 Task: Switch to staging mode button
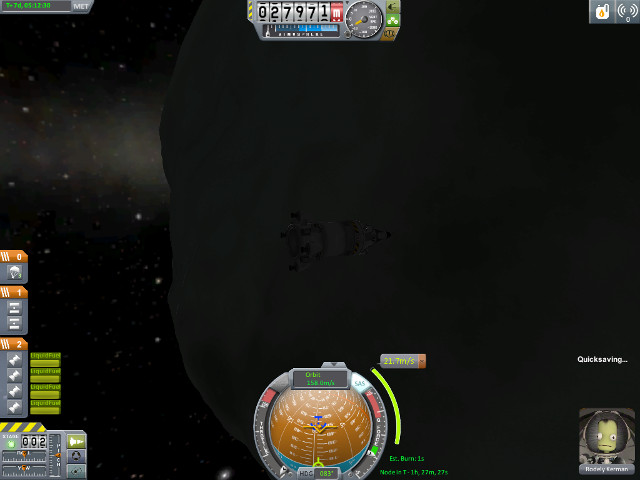[77, 441]
